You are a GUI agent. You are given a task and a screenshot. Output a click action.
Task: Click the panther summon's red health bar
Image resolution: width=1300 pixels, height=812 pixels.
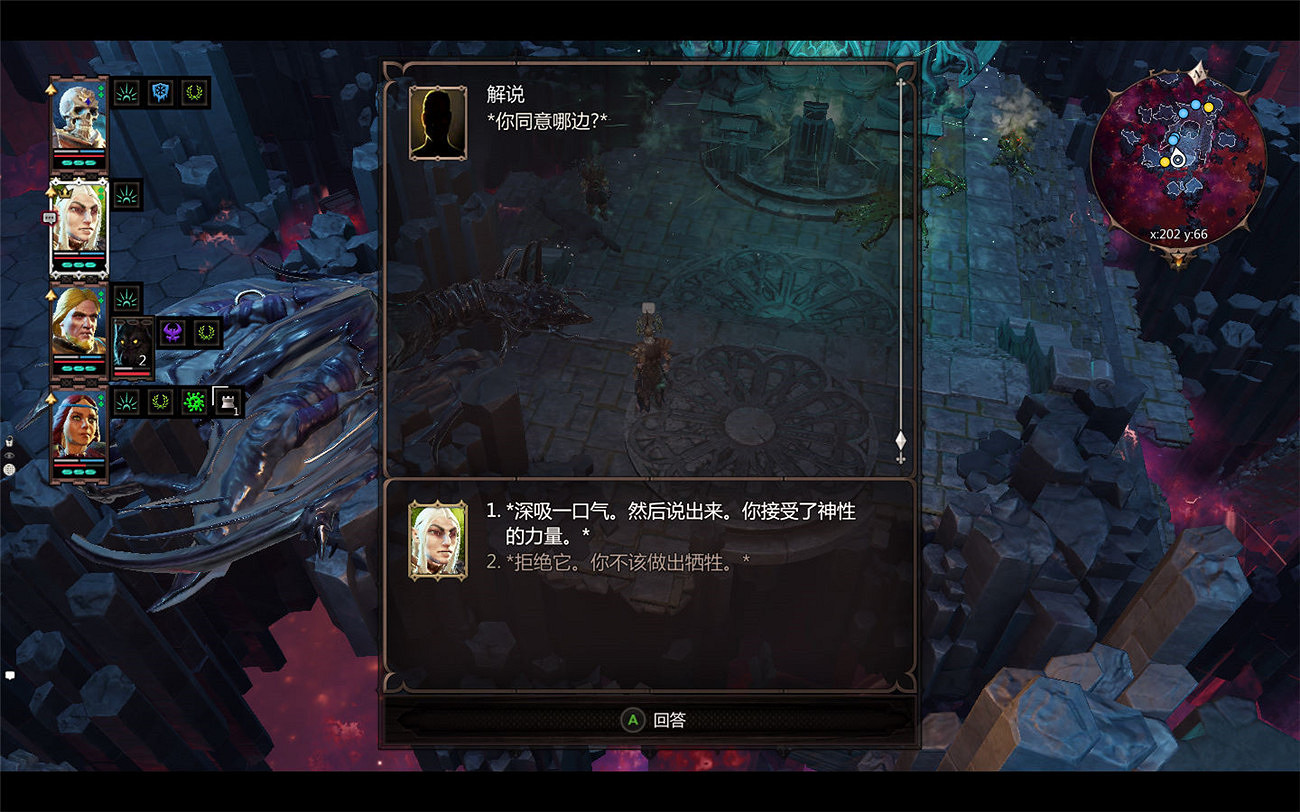coord(132,371)
